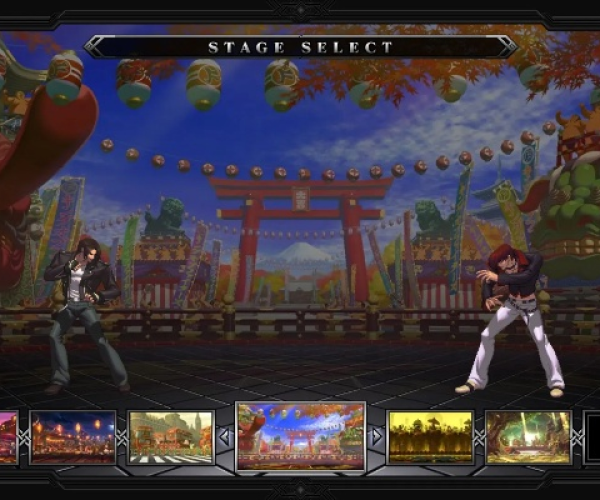
Task: Click the right arrow beside the selected stage
Action: [x=377, y=437]
